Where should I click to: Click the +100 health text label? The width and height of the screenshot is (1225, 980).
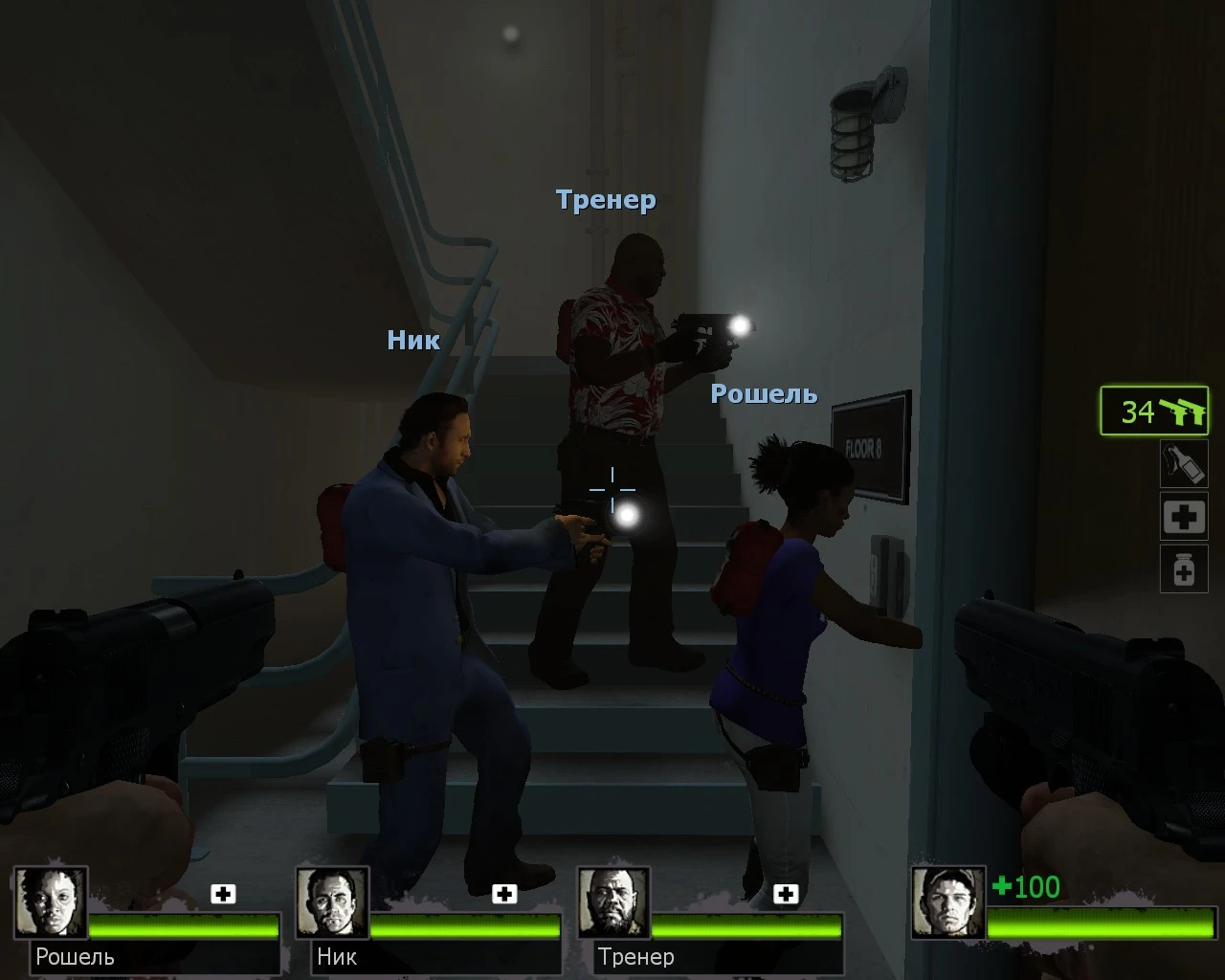point(1025,887)
